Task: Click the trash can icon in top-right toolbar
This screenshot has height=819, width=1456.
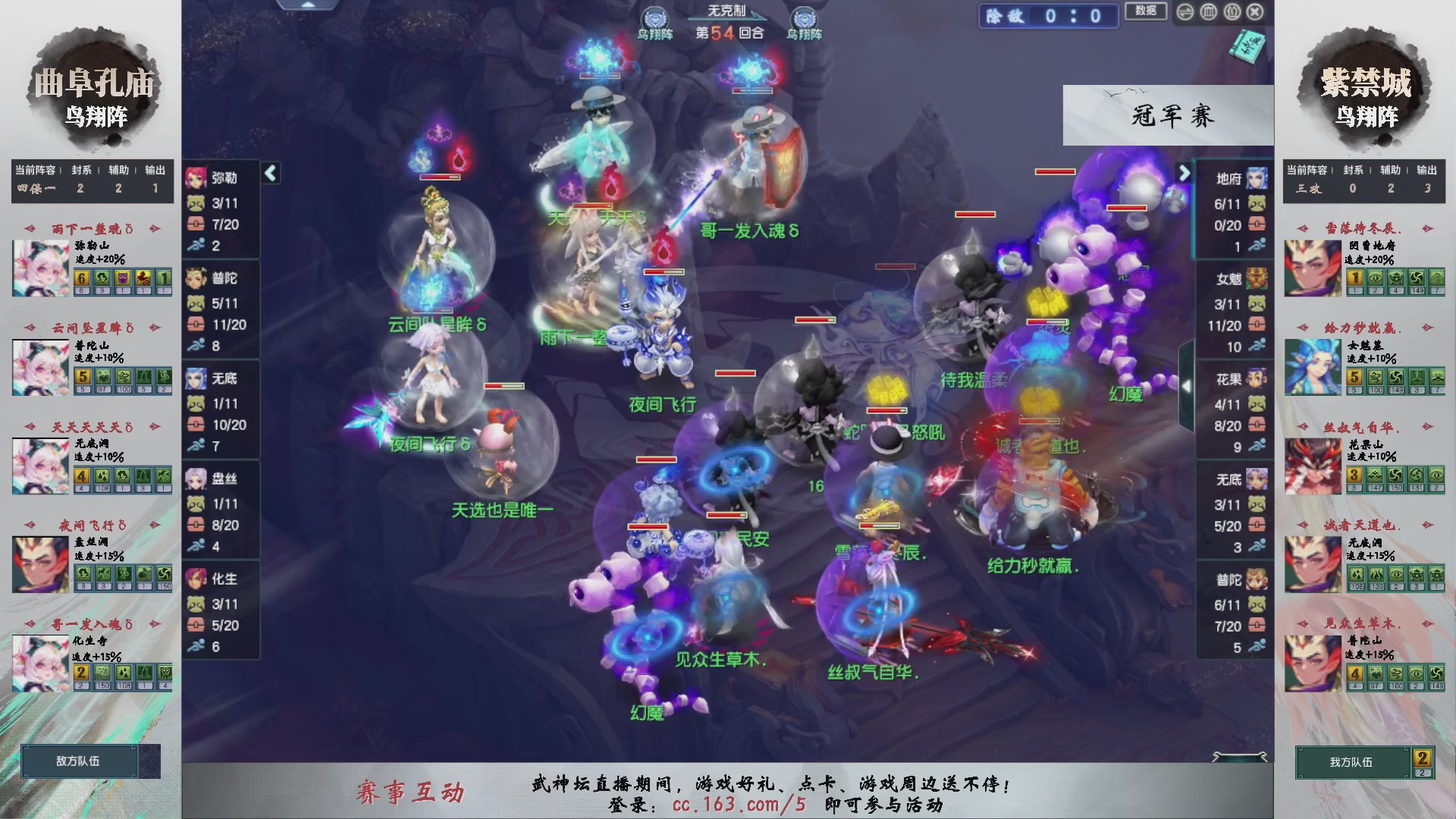Action: pos(1209,12)
